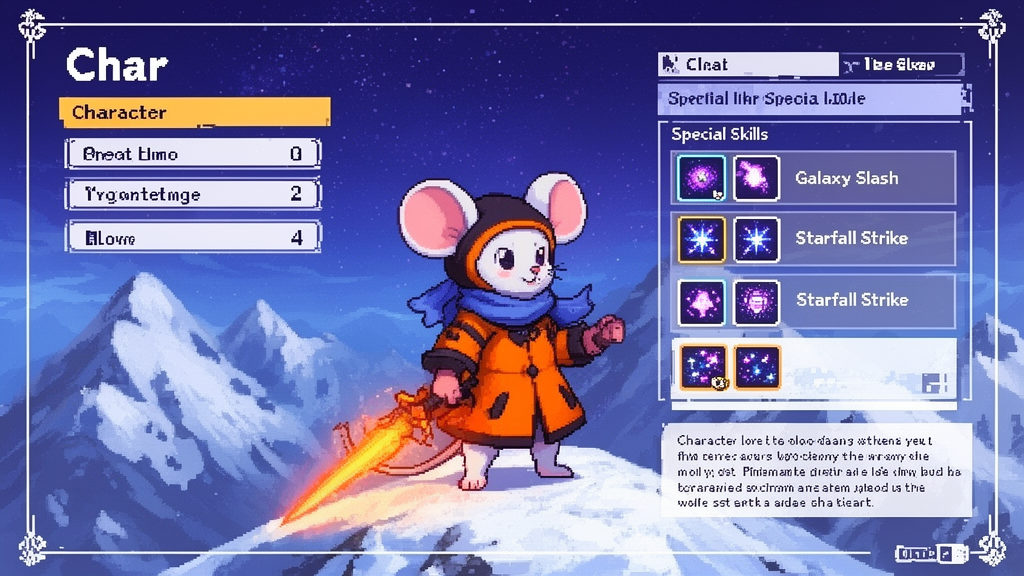This screenshot has height=576, width=1024.
Task: Switch to the highlighted left tab above skills
Action: (x=748, y=65)
